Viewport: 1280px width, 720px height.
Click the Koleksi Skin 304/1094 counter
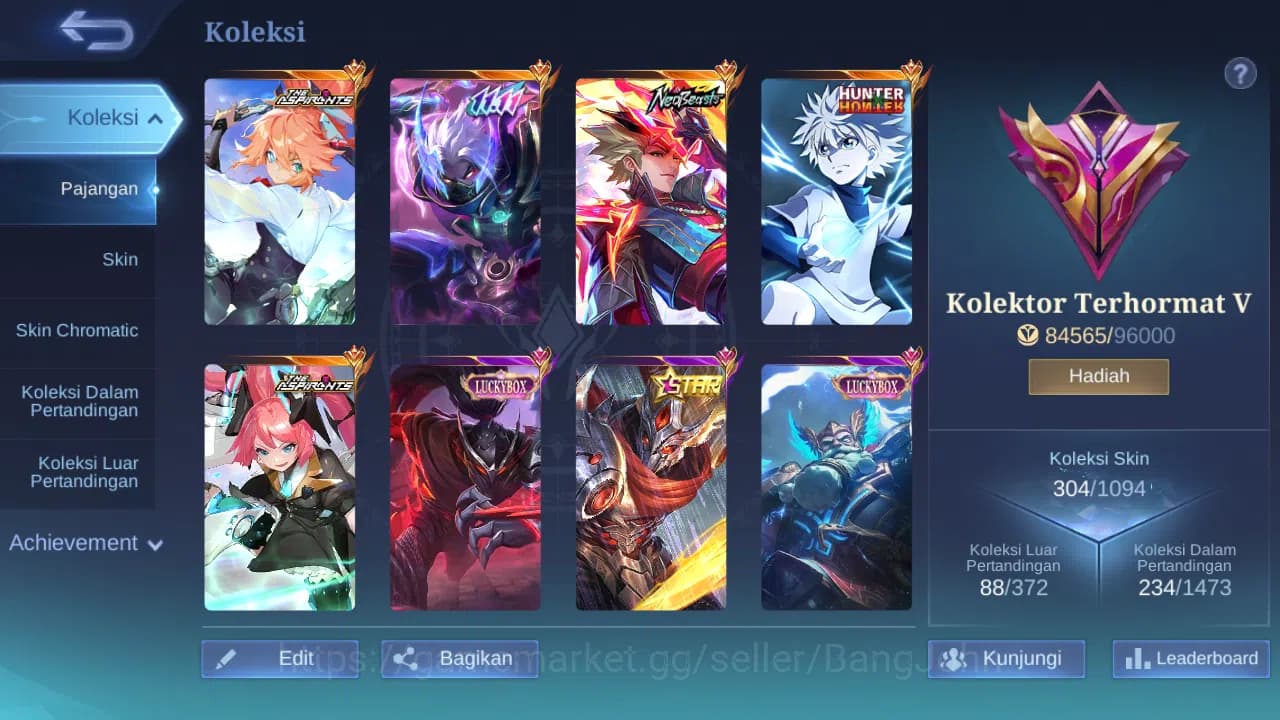[1098, 489]
